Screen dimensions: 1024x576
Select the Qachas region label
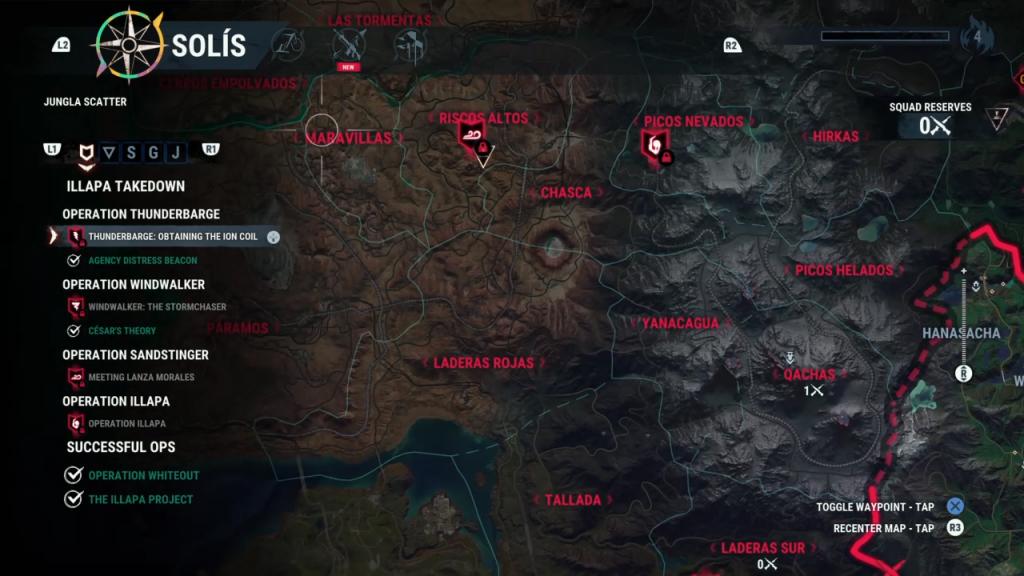point(809,375)
